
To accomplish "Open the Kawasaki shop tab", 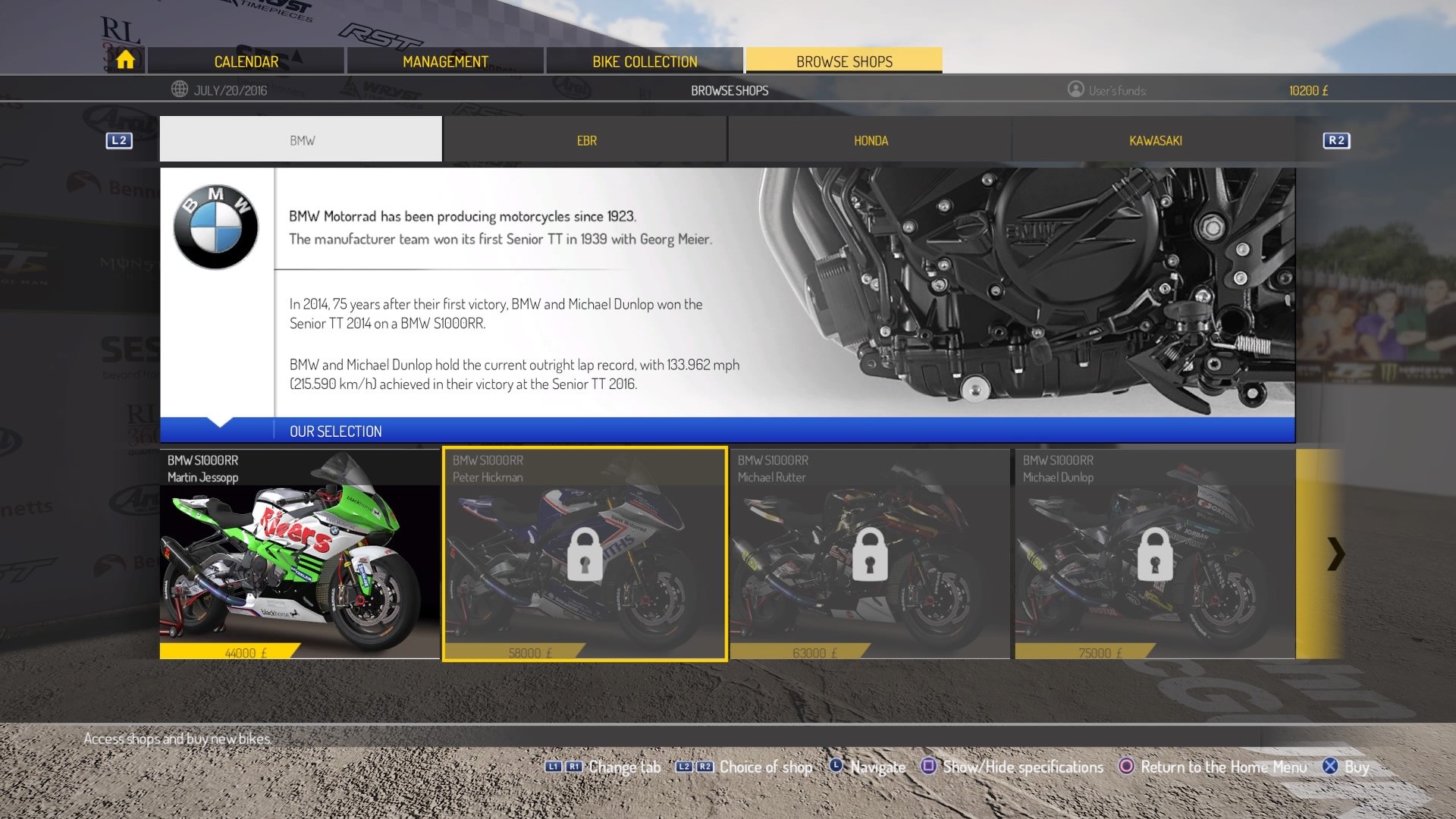I will pos(1155,140).
